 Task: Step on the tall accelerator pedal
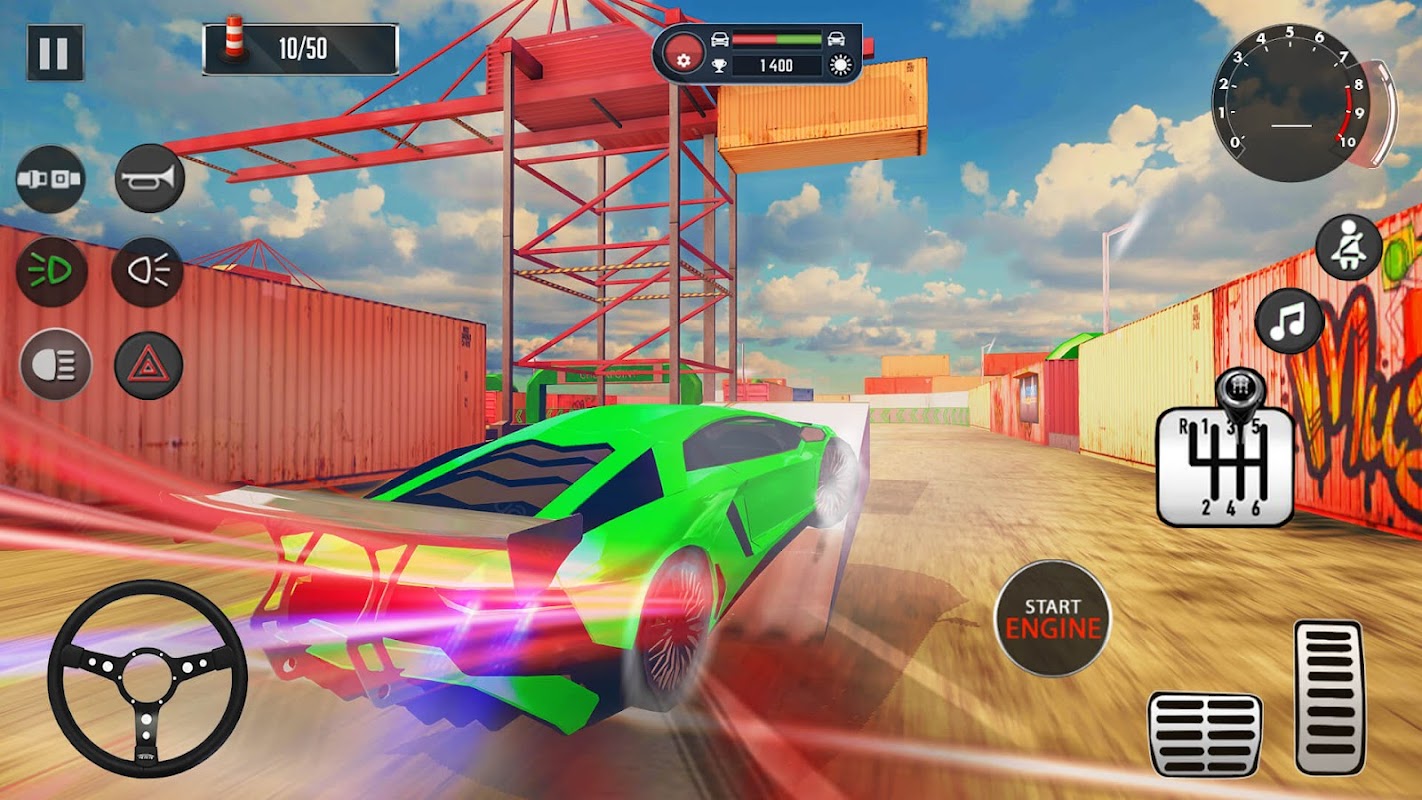tap(1329, 697)
